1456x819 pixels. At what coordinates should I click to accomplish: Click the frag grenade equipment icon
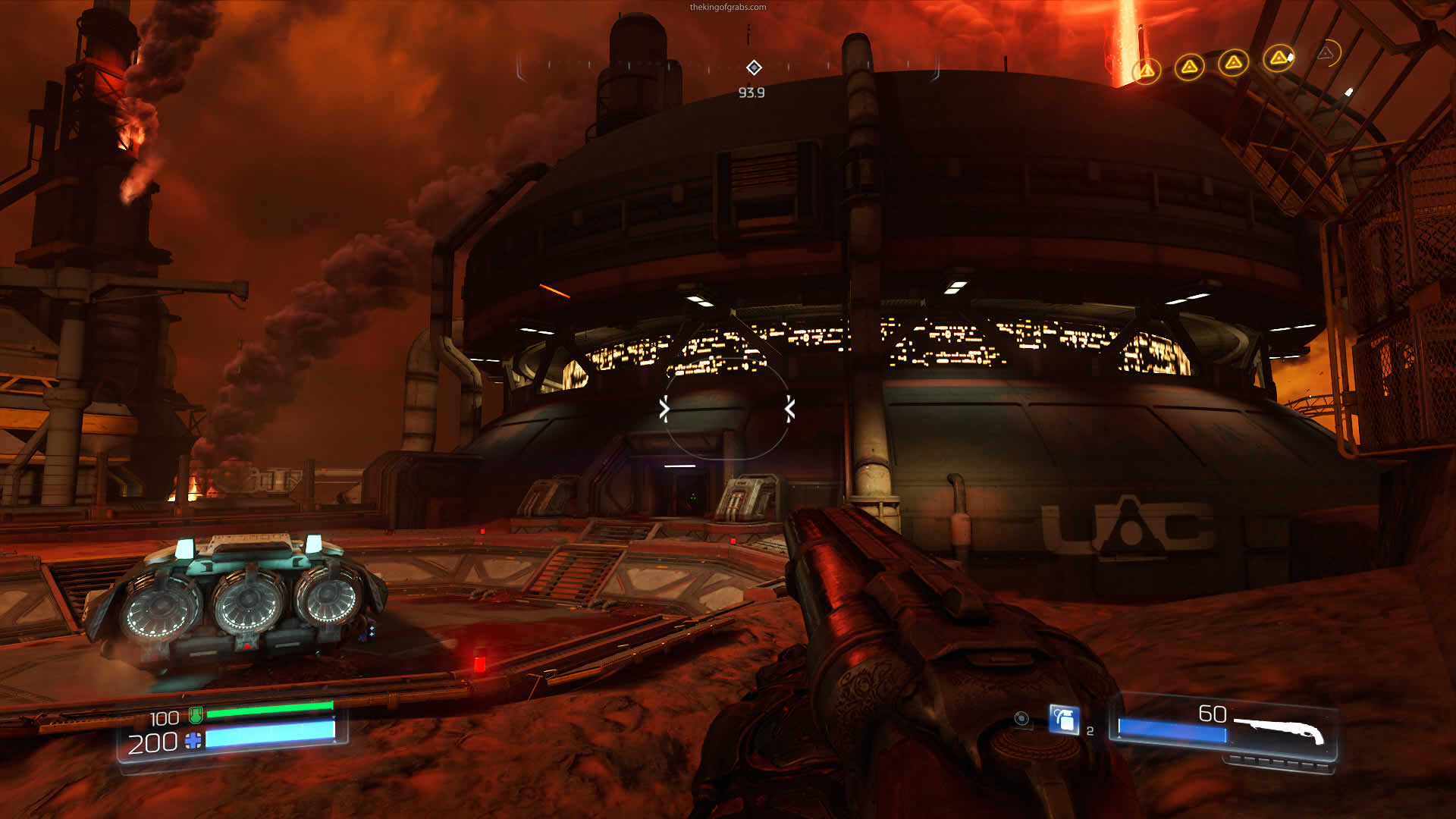1065,719
